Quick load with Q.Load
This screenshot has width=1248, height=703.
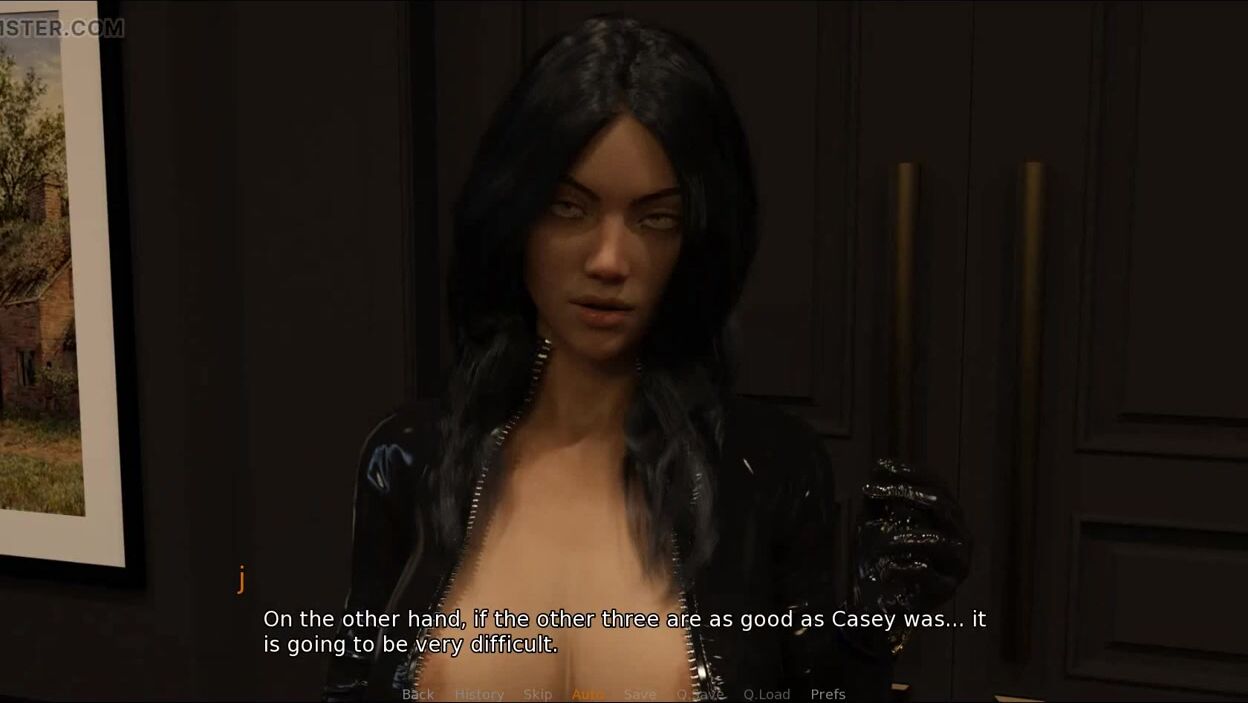coord(766,694)
